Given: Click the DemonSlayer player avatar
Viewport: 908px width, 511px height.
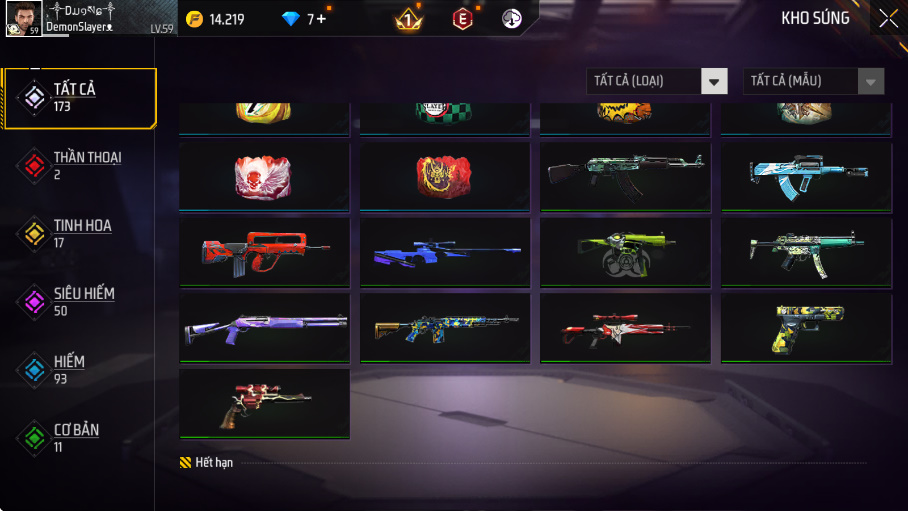Looking at the screenshot, I should 24,18.
